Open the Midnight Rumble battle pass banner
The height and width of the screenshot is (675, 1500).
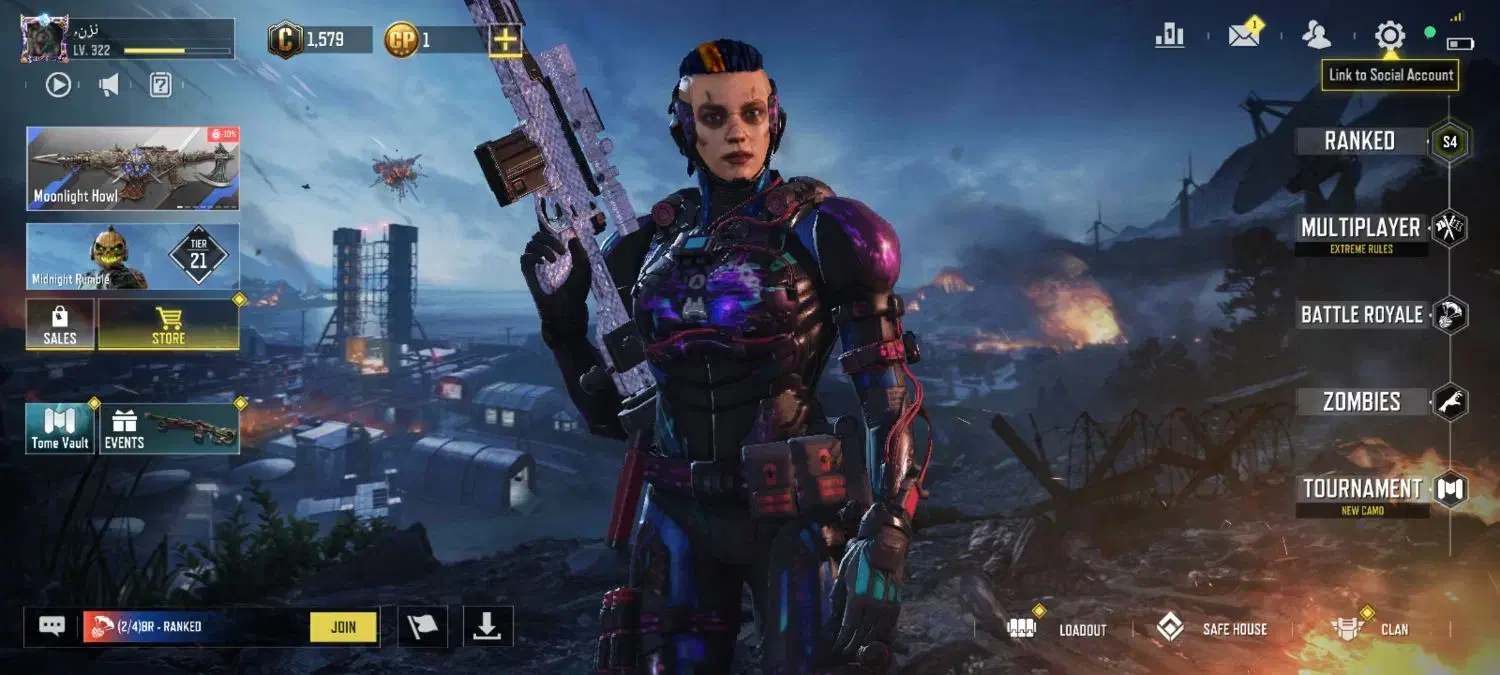point(133,257)
